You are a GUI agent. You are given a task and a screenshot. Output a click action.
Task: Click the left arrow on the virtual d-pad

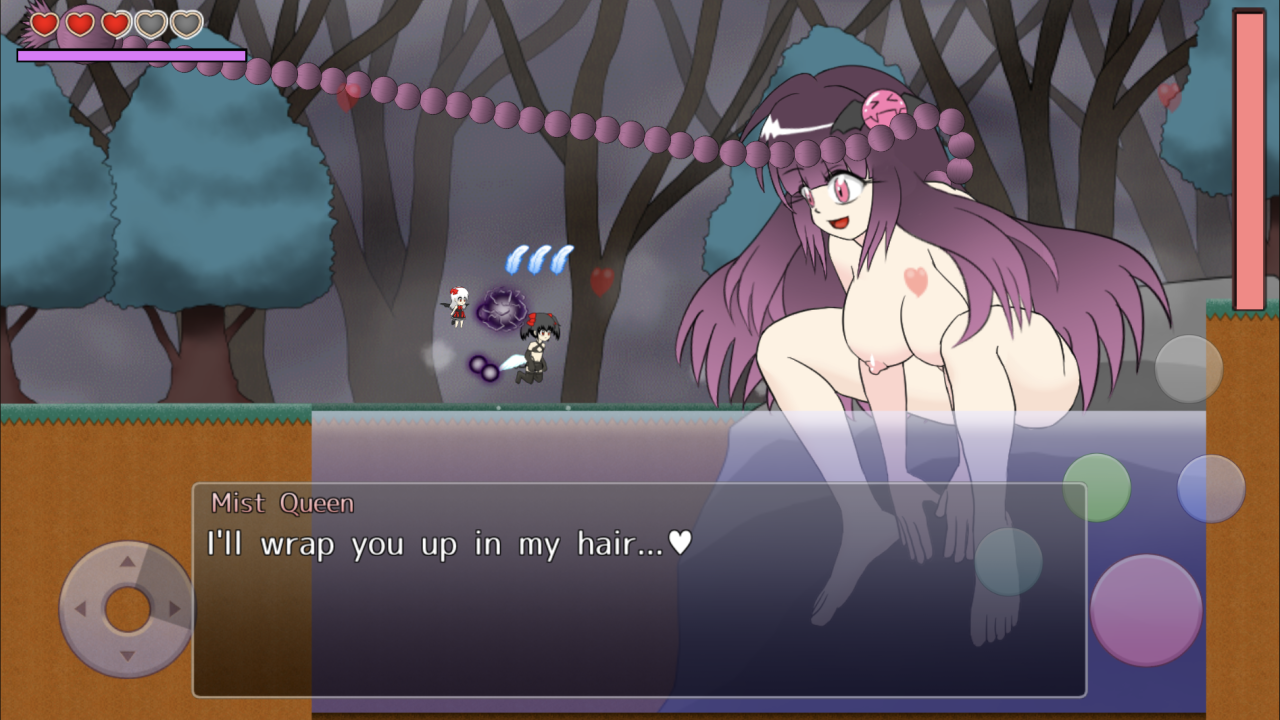tap(80, 609)
